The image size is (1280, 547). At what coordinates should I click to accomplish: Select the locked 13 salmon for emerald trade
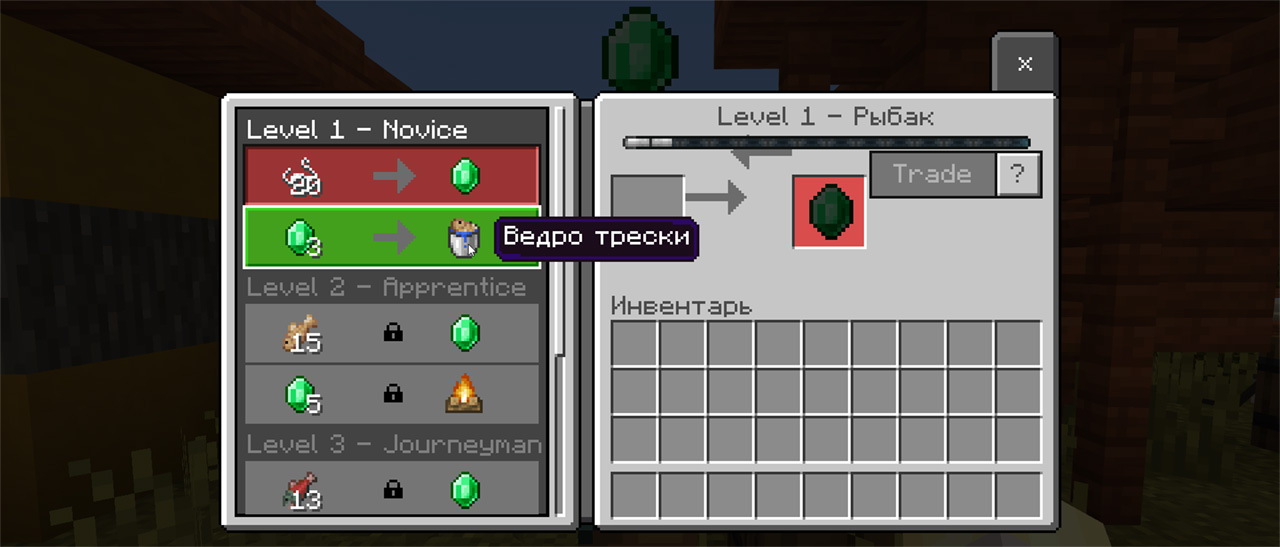click(391, 489)
